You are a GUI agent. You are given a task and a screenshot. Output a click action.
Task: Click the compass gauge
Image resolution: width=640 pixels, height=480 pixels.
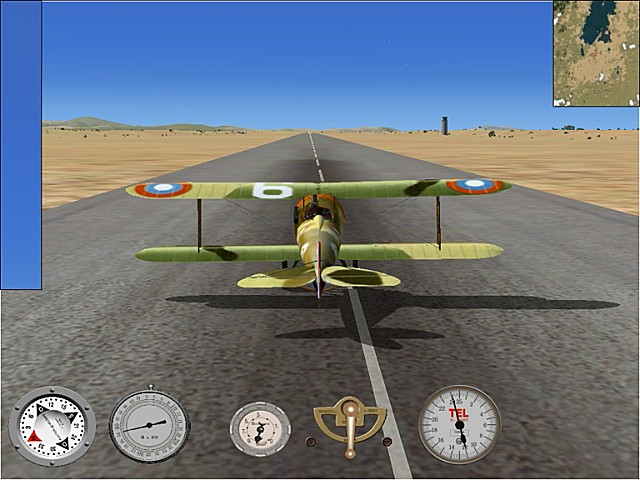(x=51, y=426)
